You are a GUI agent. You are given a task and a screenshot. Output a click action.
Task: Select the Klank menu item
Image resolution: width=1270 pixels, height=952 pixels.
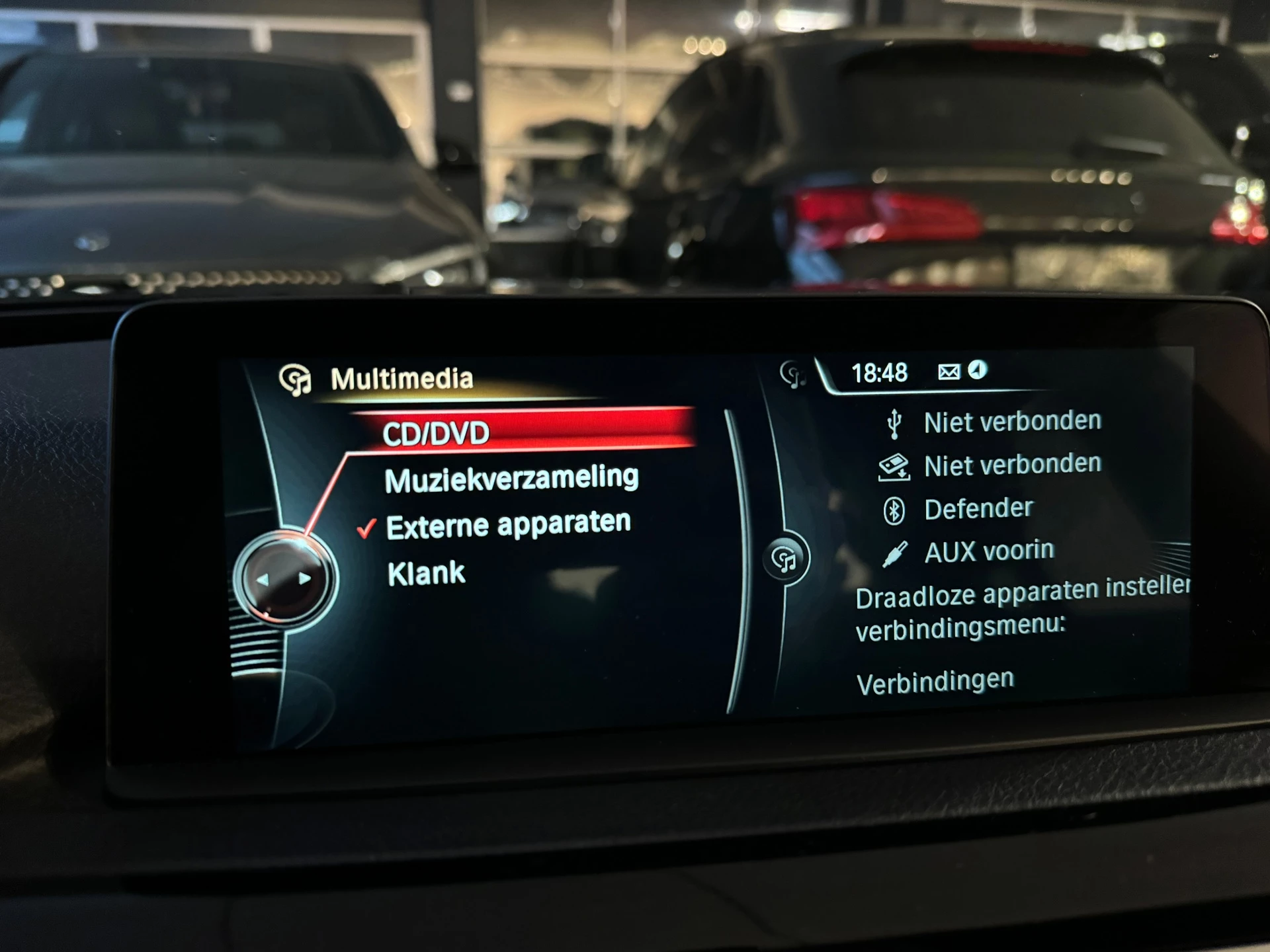tap(427, 573)
